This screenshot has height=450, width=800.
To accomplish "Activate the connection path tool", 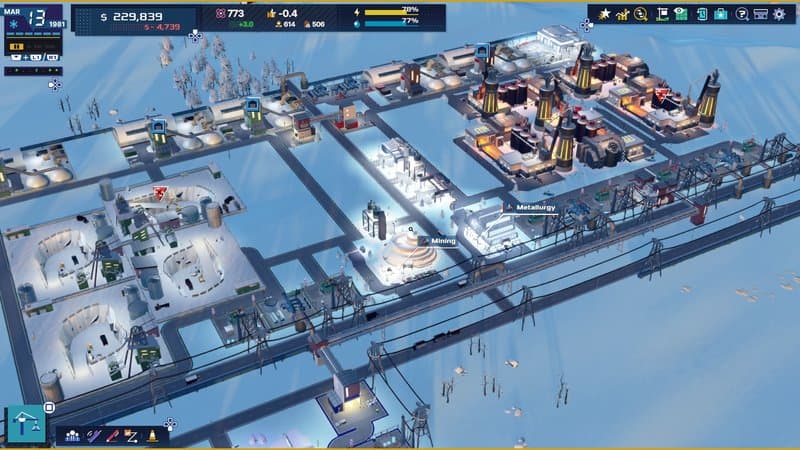I will [131, 436].
